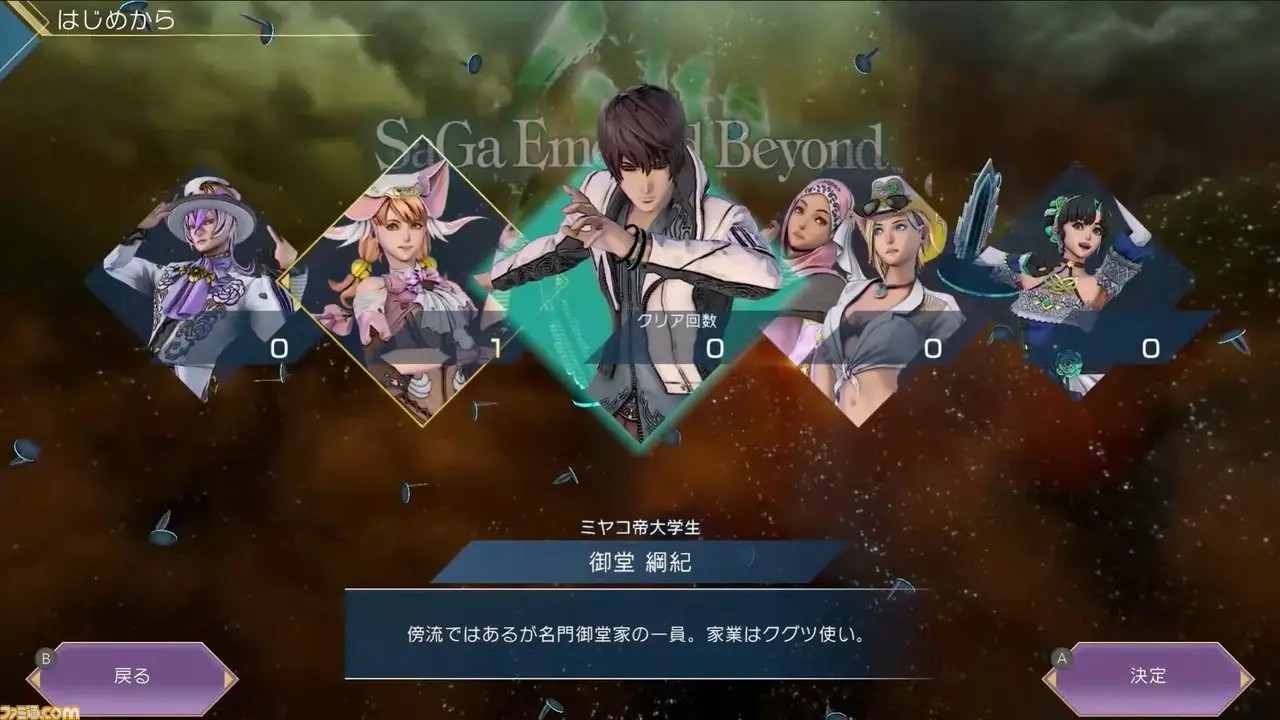Click the 戻る back button
Viewport: 1280px width, 720px height.
click(x=132, y=676)
